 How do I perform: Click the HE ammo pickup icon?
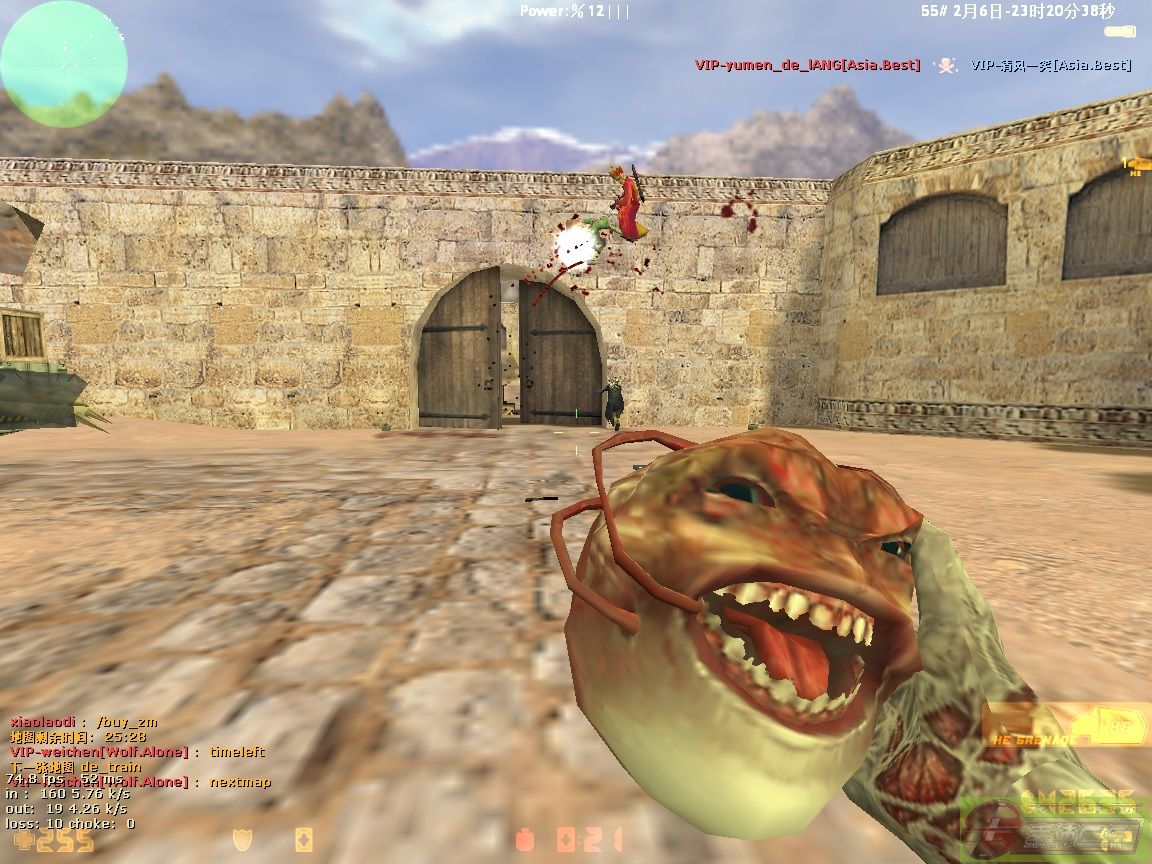coord(1136,164)
